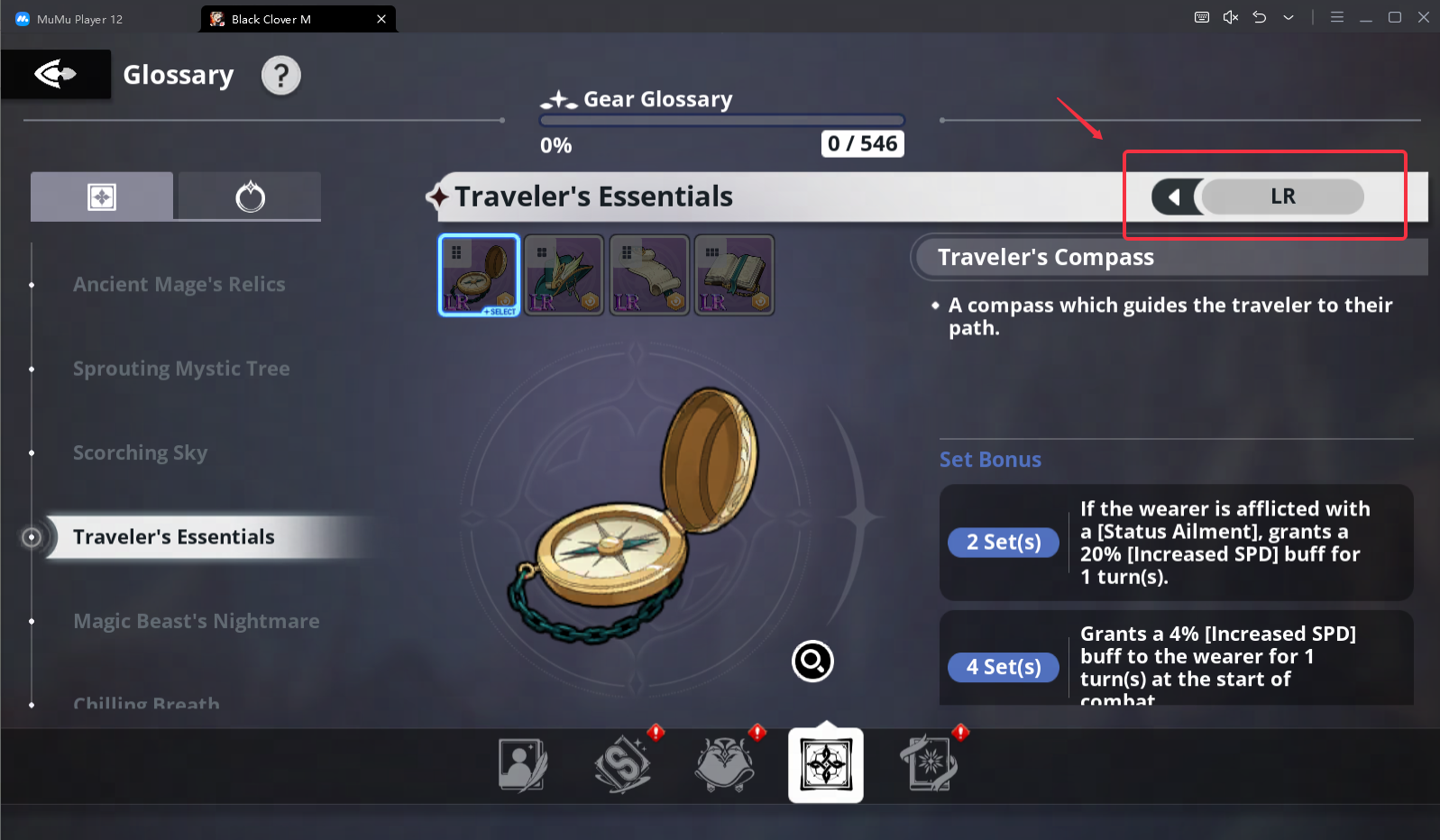Switch to the accessory tab beside gear tab
This screenshot has width=1440, height=840.
coord(249,196)
